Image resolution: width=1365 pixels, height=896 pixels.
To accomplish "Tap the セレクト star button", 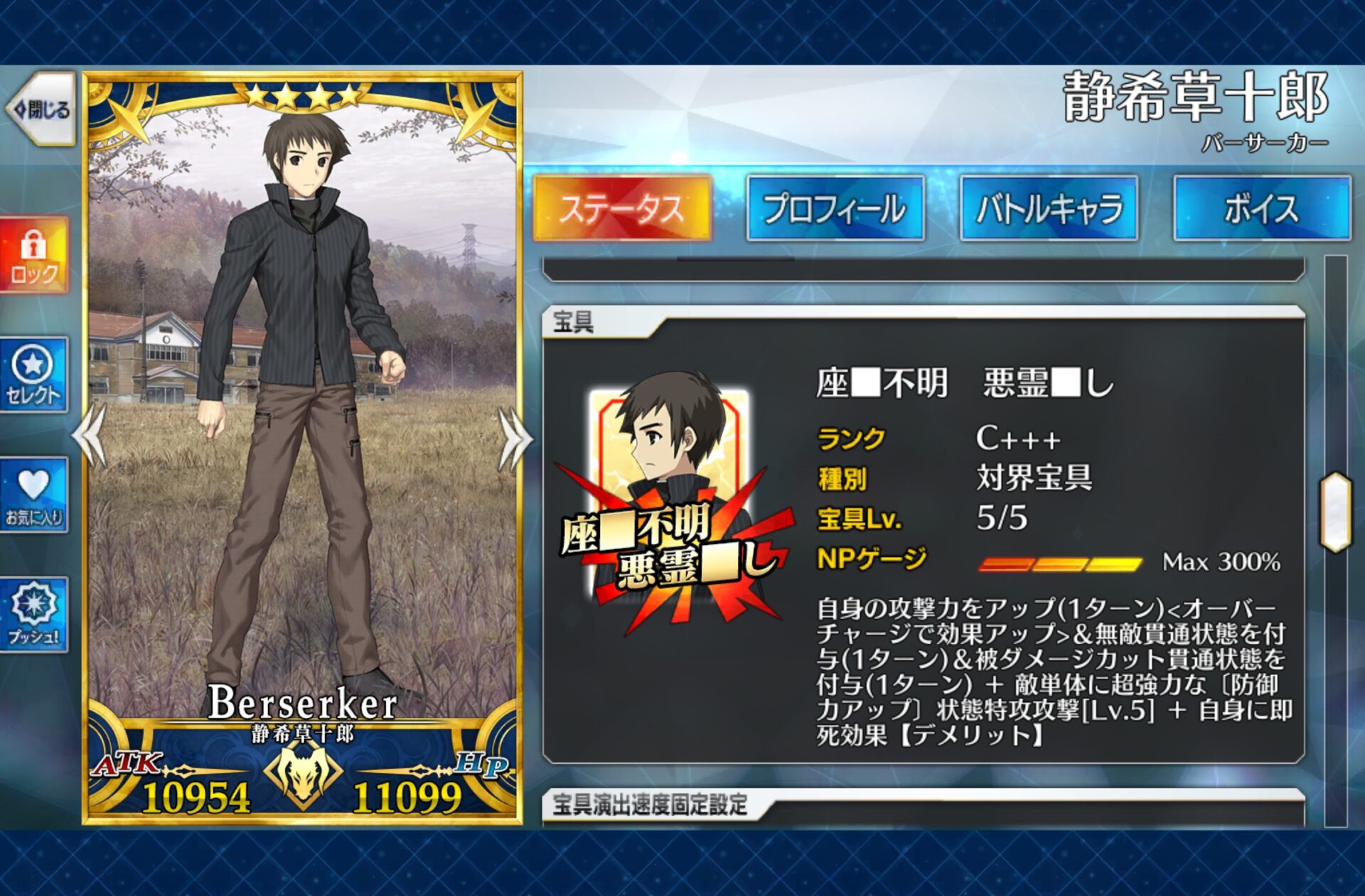I will click(34, 375).
